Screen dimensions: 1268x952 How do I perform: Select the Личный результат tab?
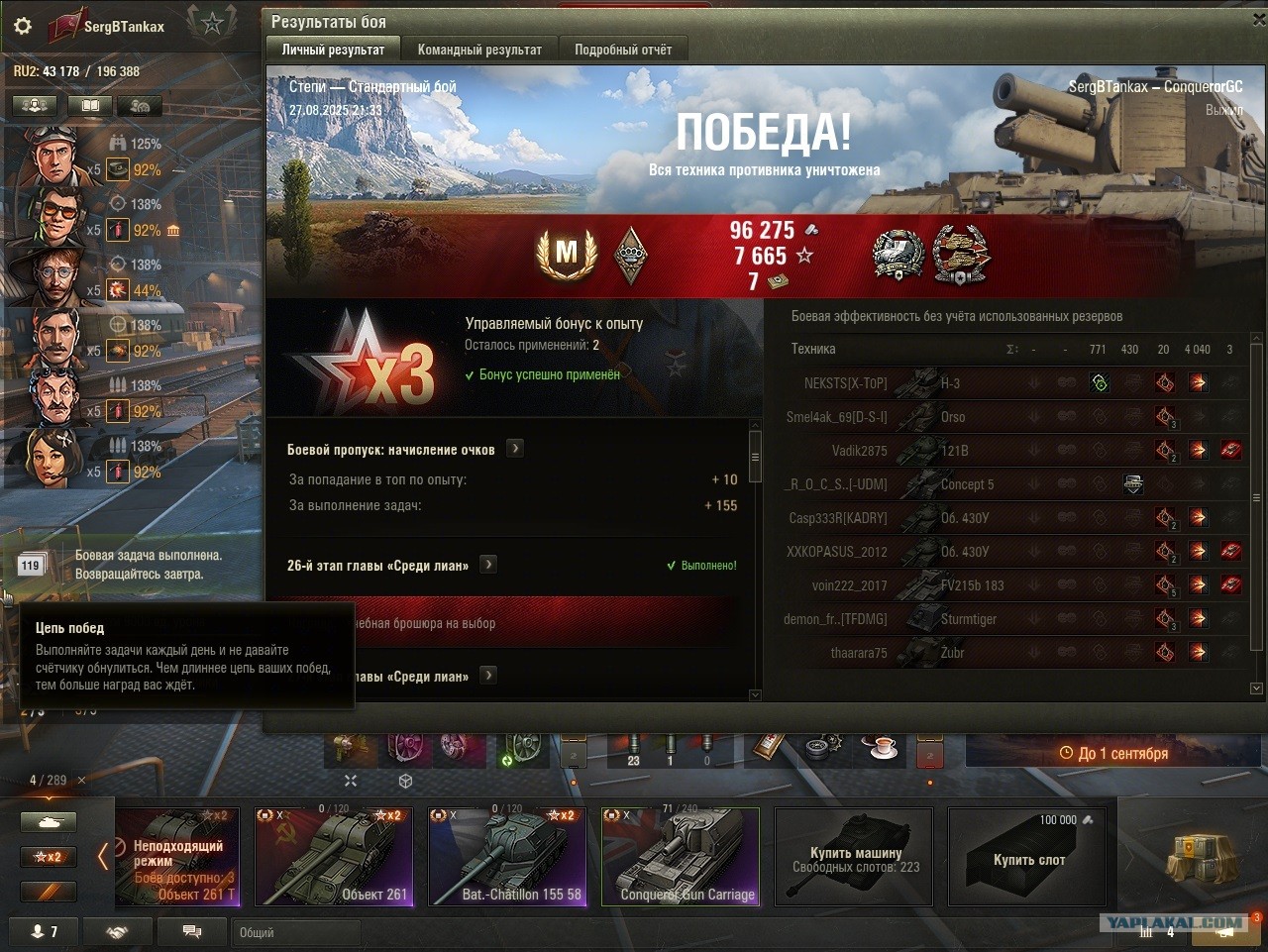tap(333, 50)
